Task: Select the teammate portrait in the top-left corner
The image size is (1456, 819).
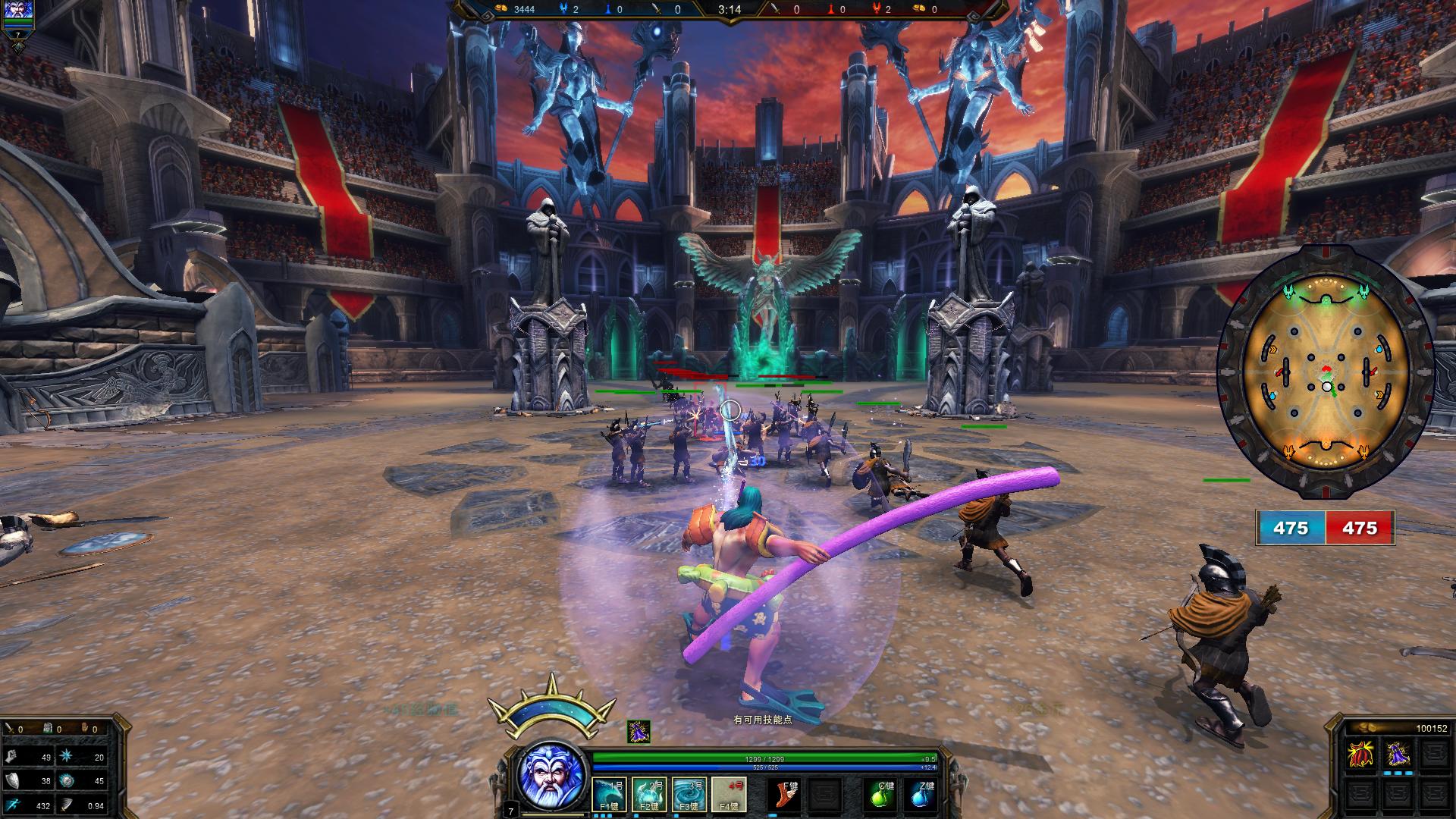Action: point(18,12)
